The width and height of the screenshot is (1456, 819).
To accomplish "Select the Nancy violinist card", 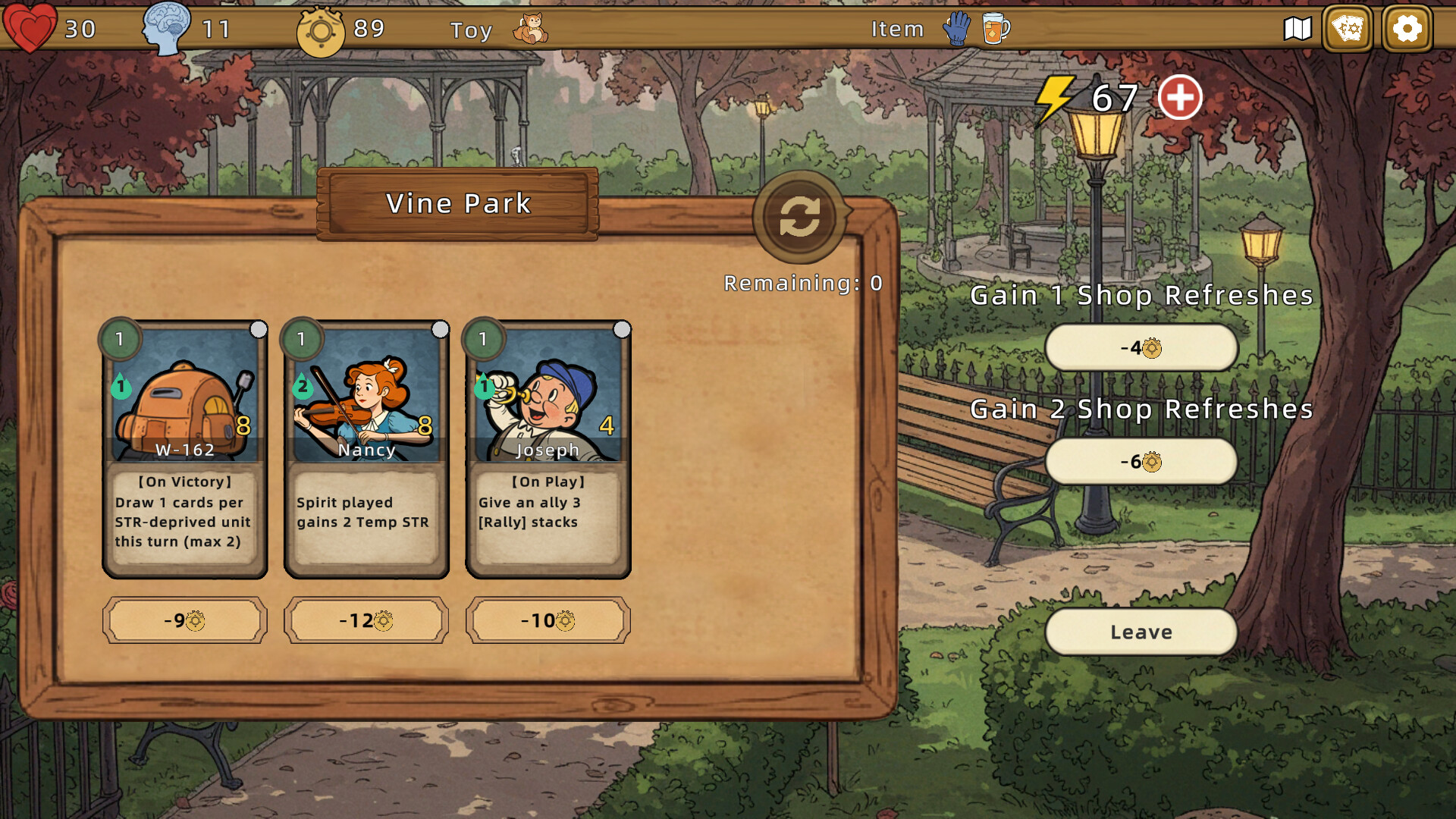I will click(x=366, y=447).
